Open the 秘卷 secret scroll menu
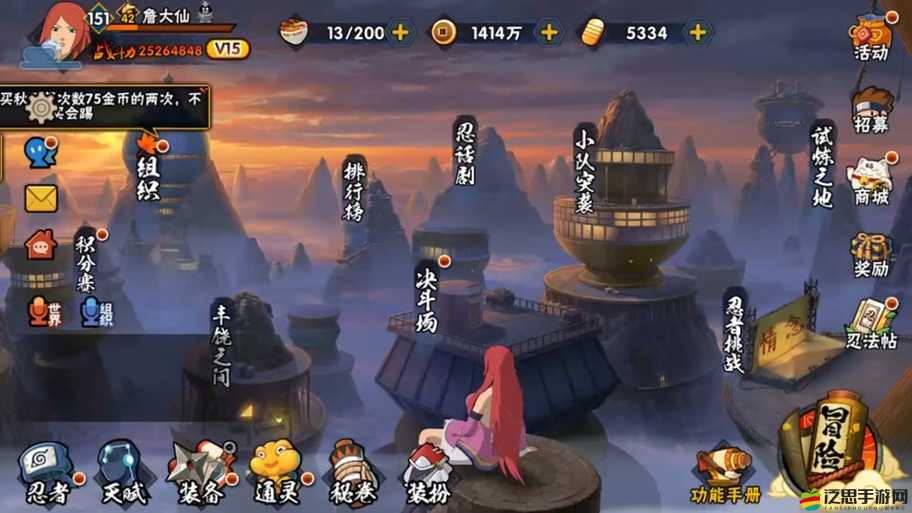This screenshot has width=912, height=513. [352, 469]
